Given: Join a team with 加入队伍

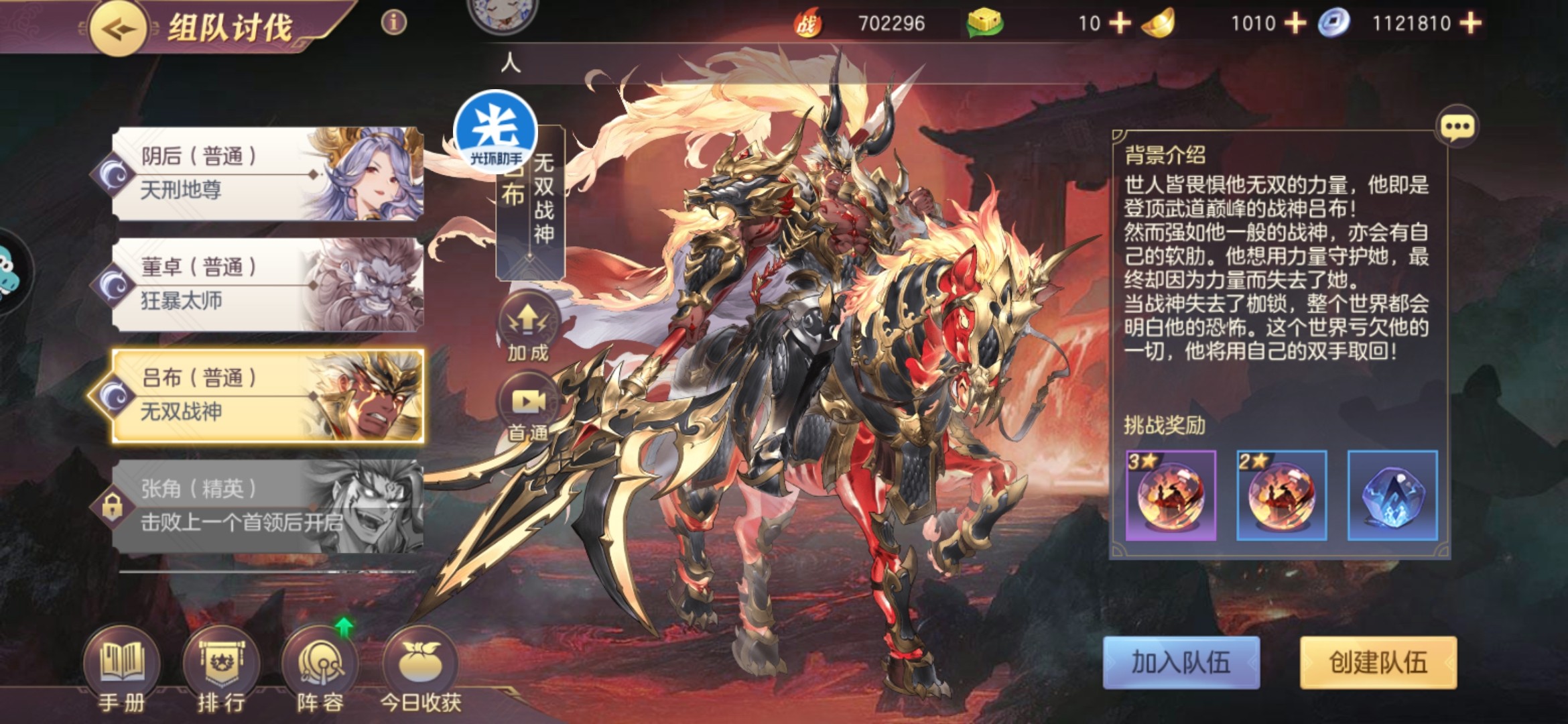Looking at the screenshot, I should click(1181, 662).
